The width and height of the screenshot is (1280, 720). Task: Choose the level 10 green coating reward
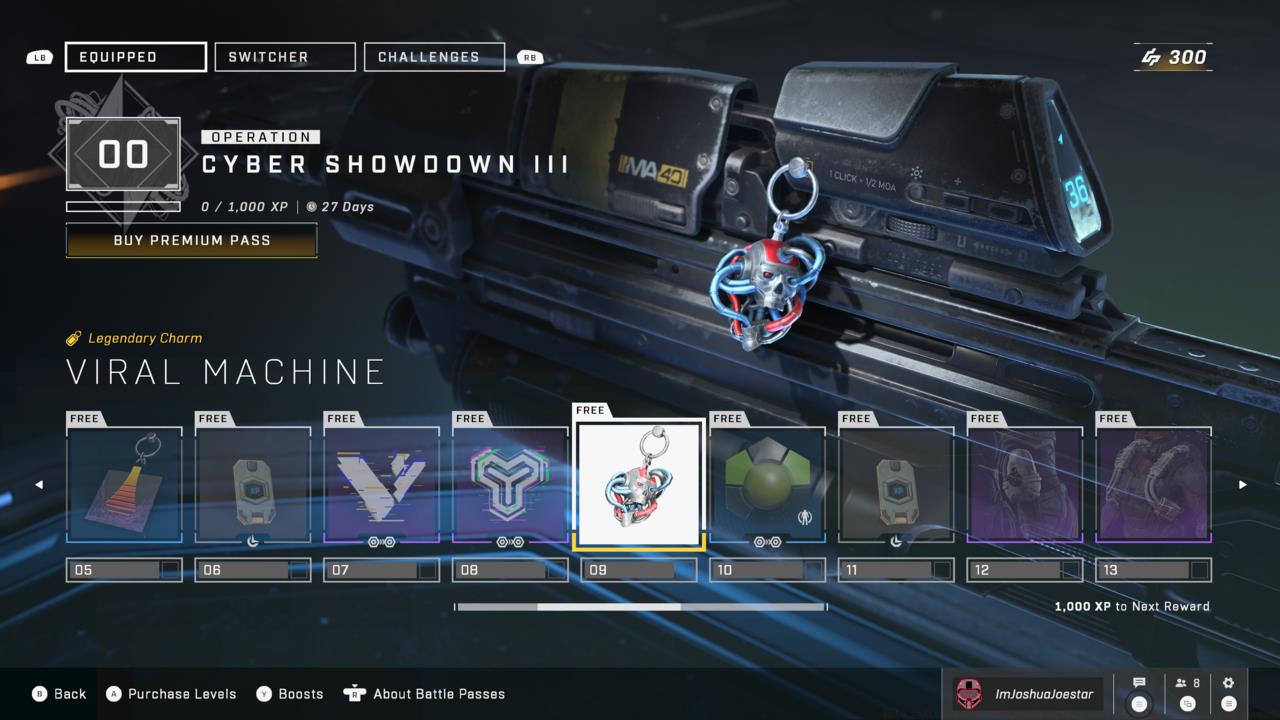pos(767,485)
